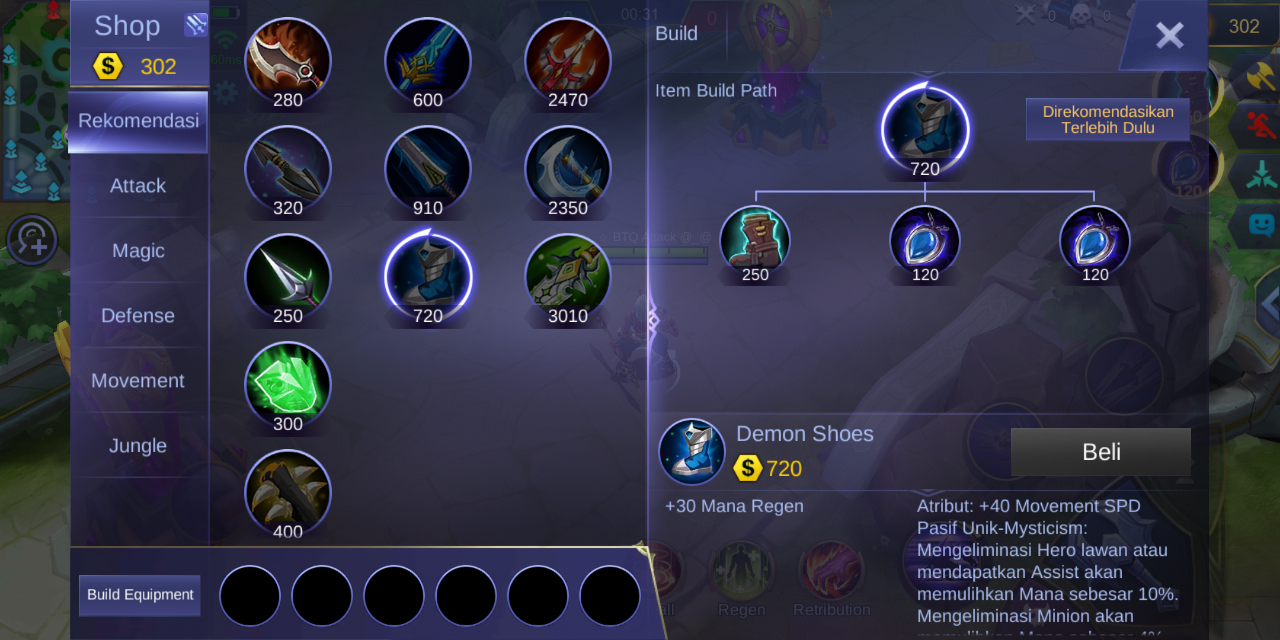The image size is (1280, 640).
Task: Click the Direkomendasikan Terlebih Dulu button
Action: (x=1108, y=120)
